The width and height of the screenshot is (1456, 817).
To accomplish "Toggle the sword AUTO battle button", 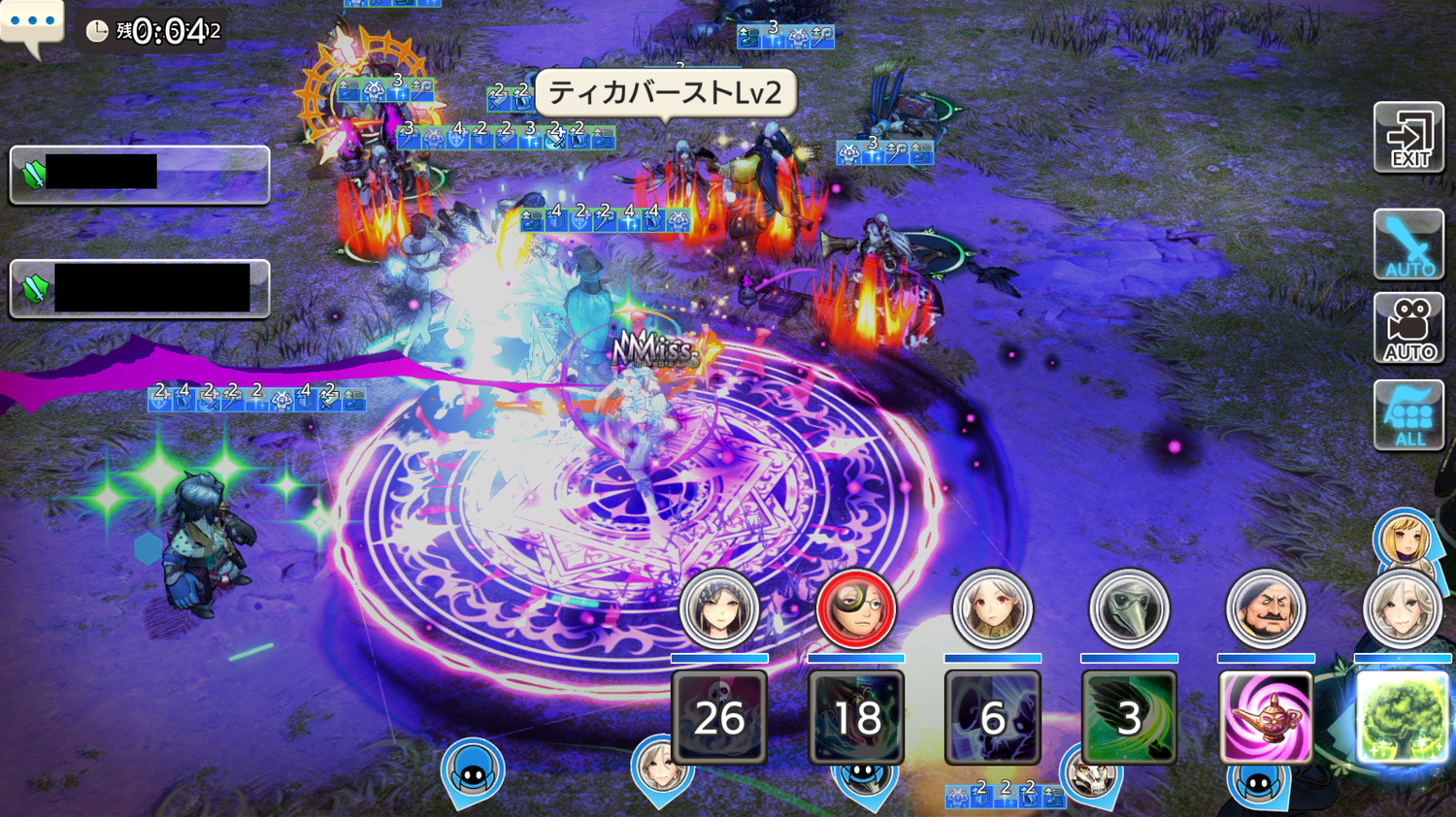I will pyautogui.click(x=1408, y=245).
